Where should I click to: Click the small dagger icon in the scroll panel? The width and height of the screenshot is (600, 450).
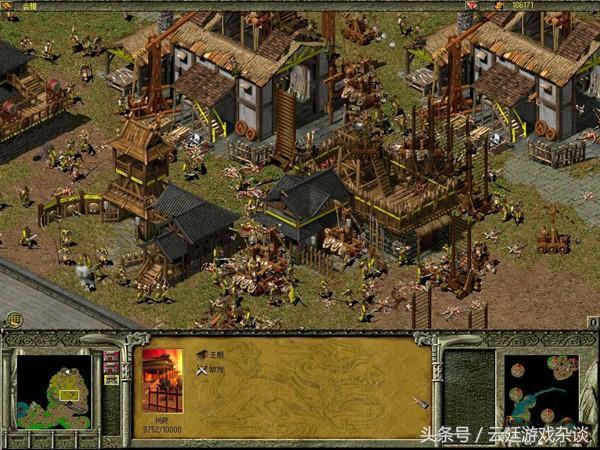pos(421,402)
